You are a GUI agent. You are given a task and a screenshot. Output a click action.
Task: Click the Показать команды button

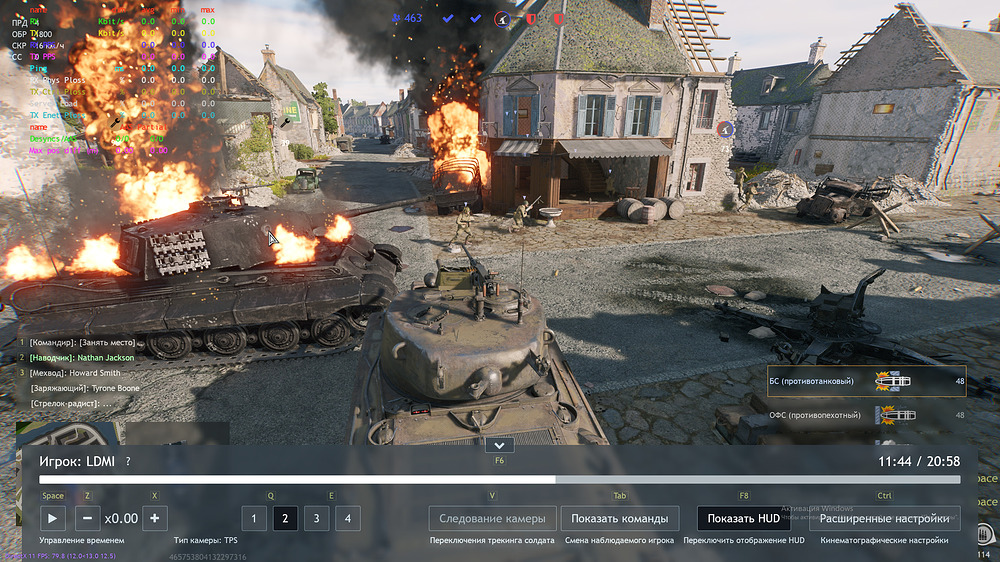619,518
